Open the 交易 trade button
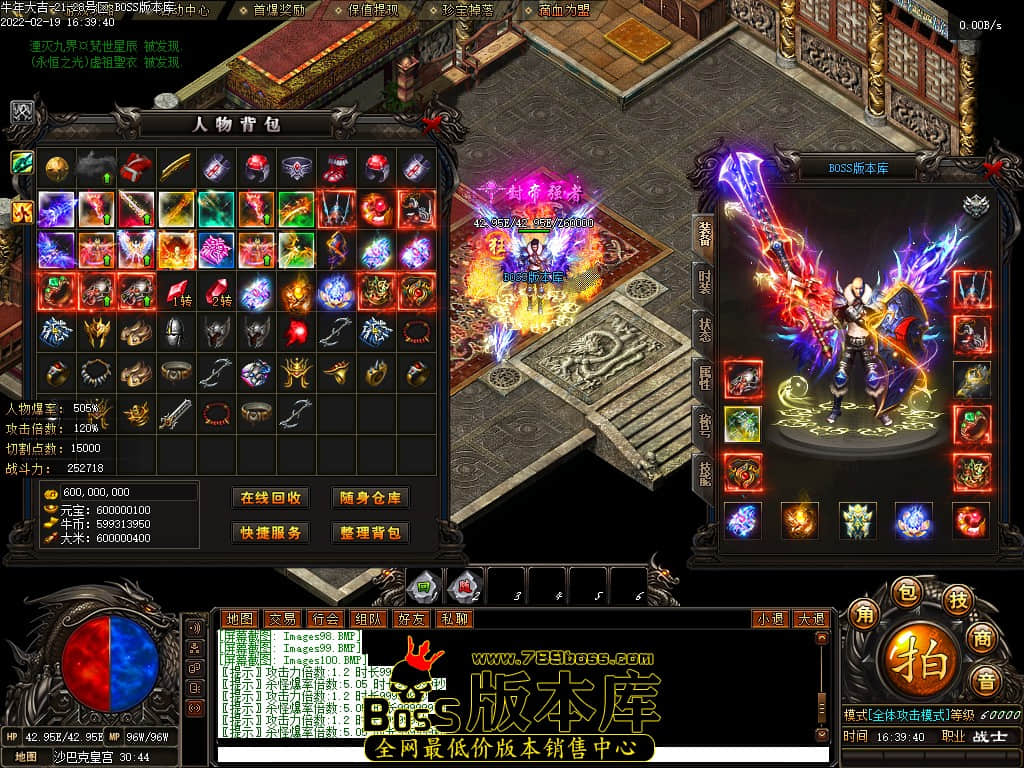 coord(282,619)
